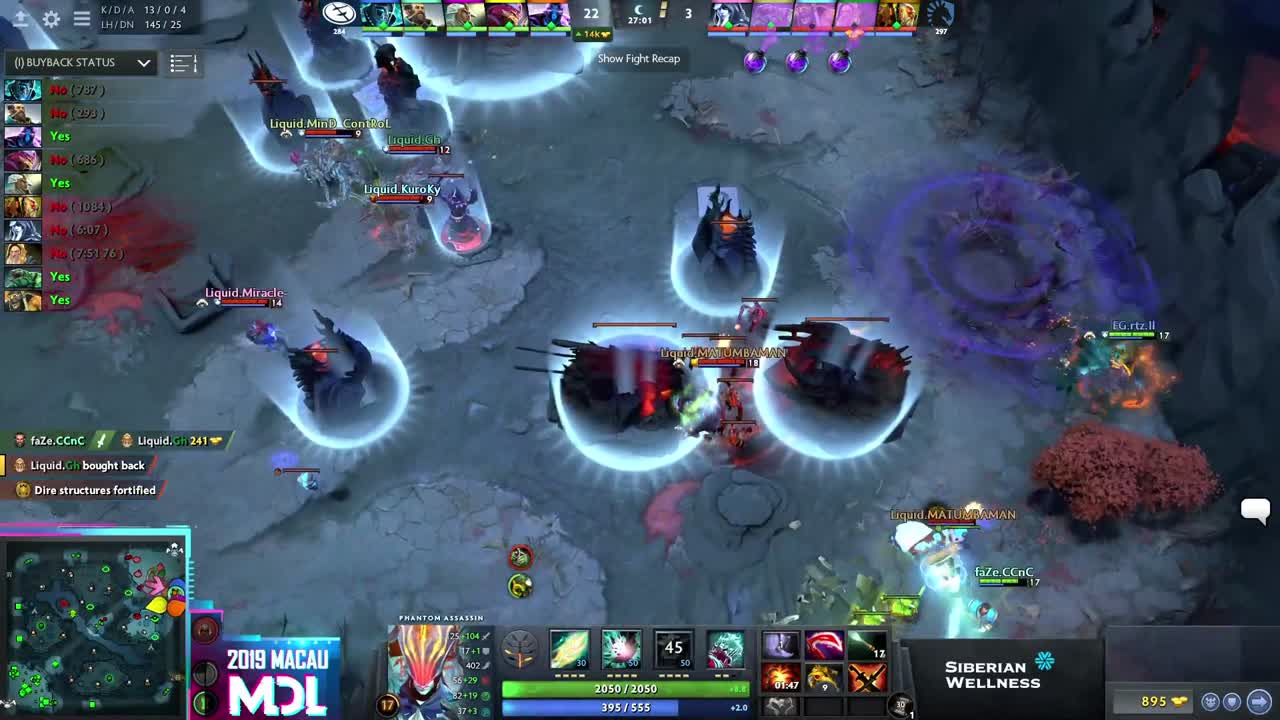
Task: Select the Phantom Strike ability
Action: (622, 647)
